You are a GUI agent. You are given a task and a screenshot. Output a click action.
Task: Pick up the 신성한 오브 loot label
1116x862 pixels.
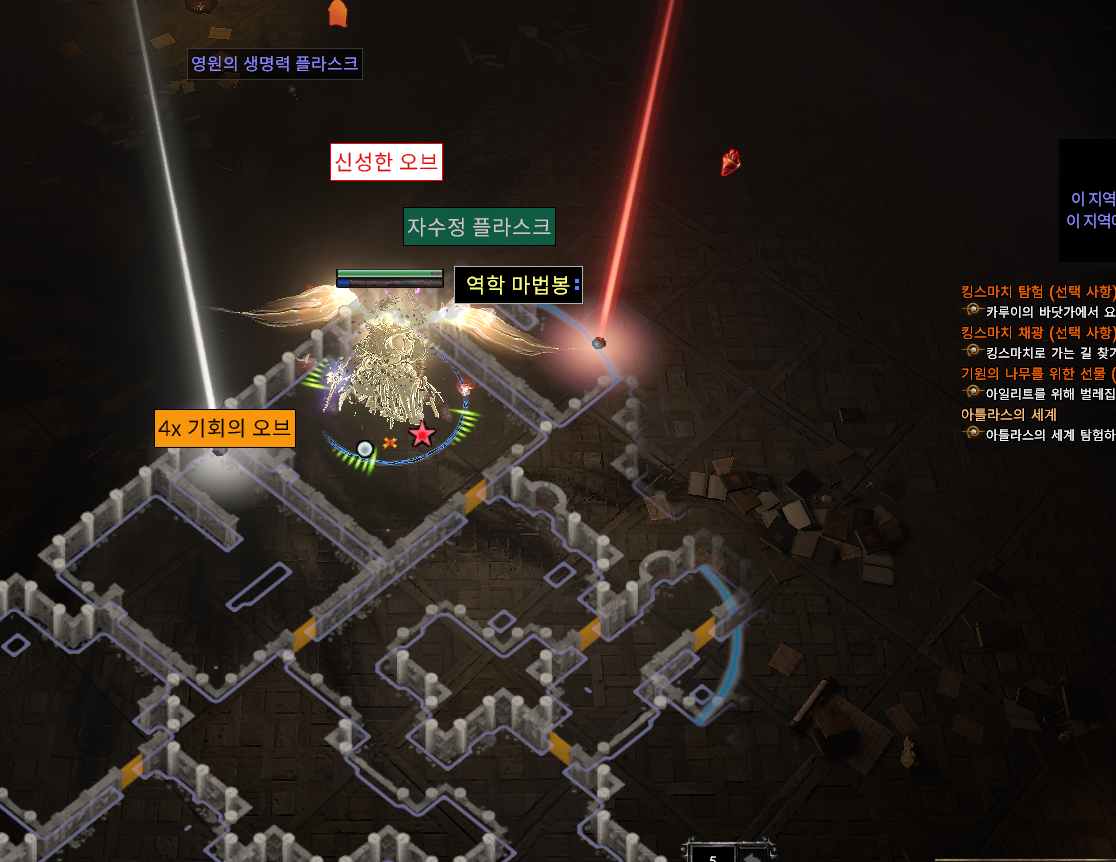386,163
